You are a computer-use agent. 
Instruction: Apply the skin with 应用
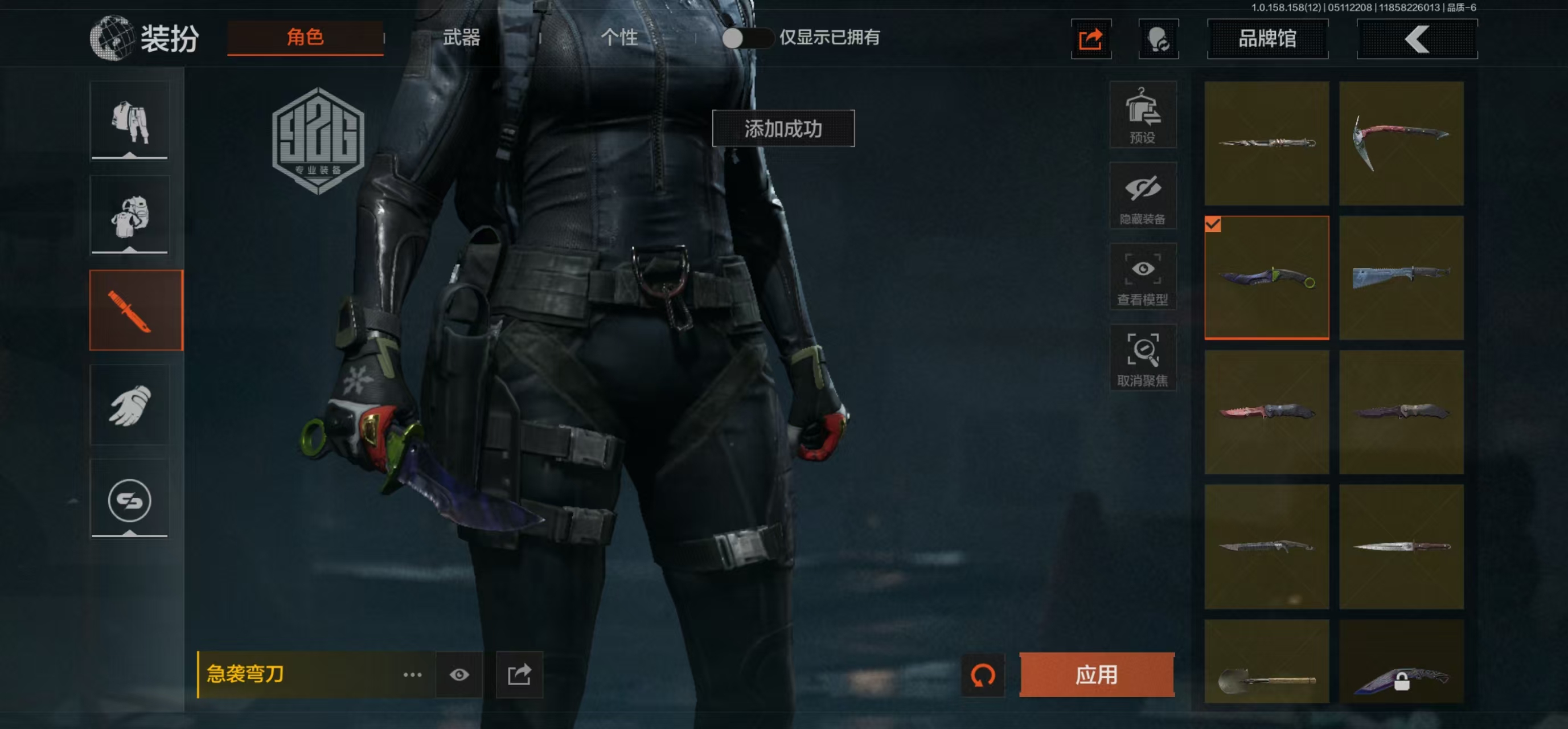pos(1096,674)
